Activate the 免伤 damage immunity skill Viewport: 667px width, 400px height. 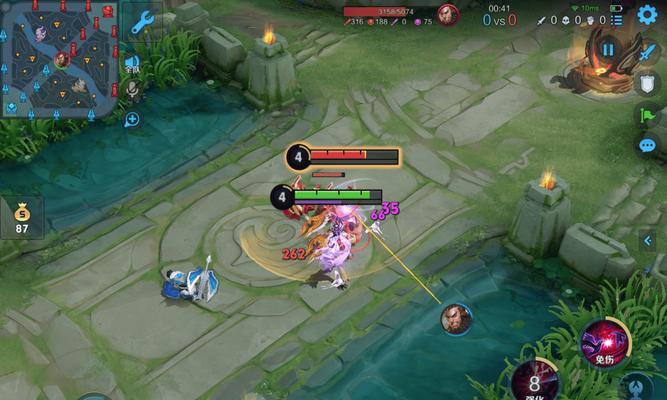606,343
